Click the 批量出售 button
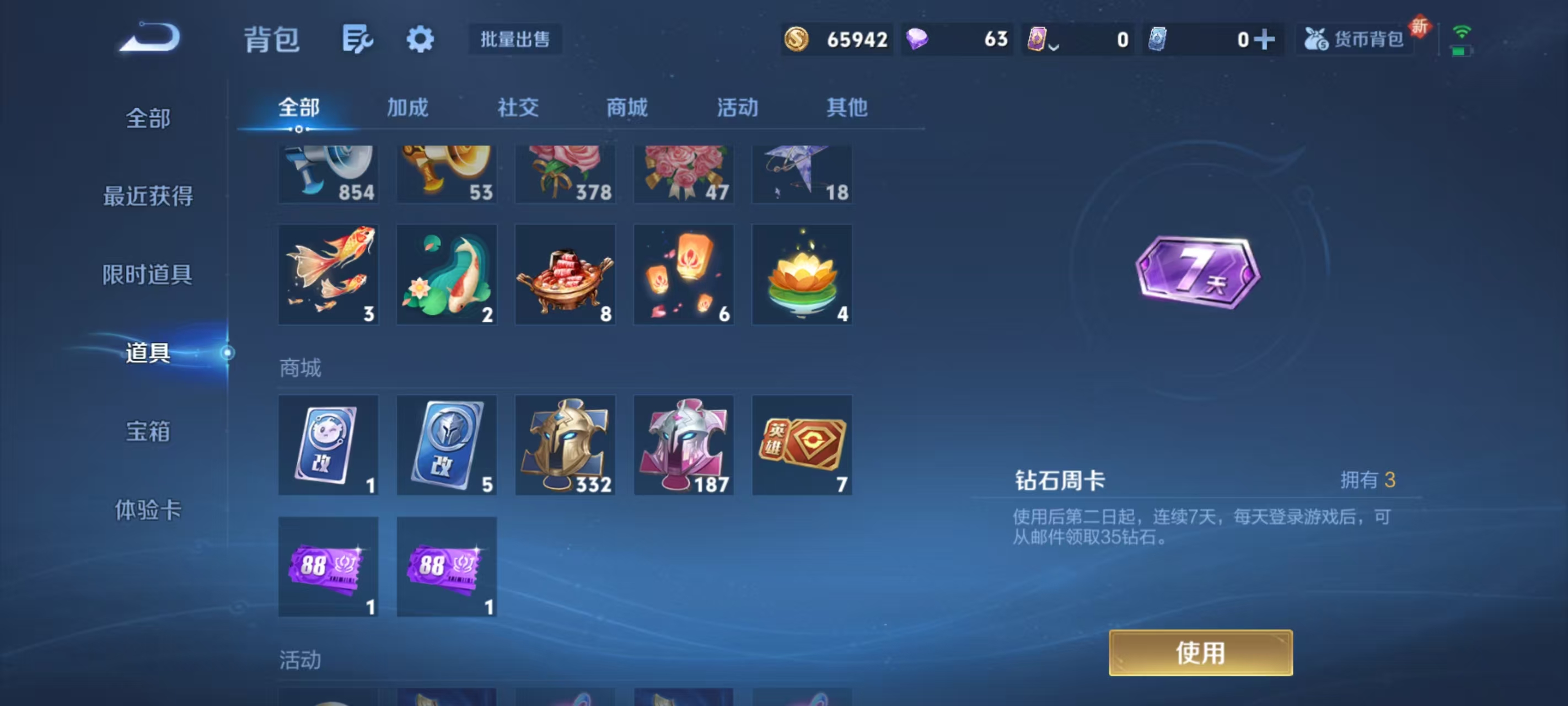Viewport: 1568px width, 706px height. tap(514, 39)
